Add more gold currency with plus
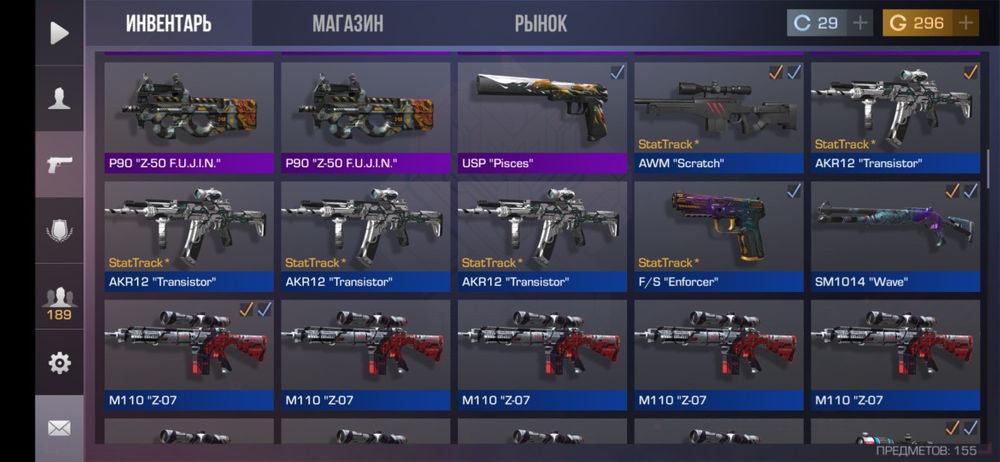 966,23
